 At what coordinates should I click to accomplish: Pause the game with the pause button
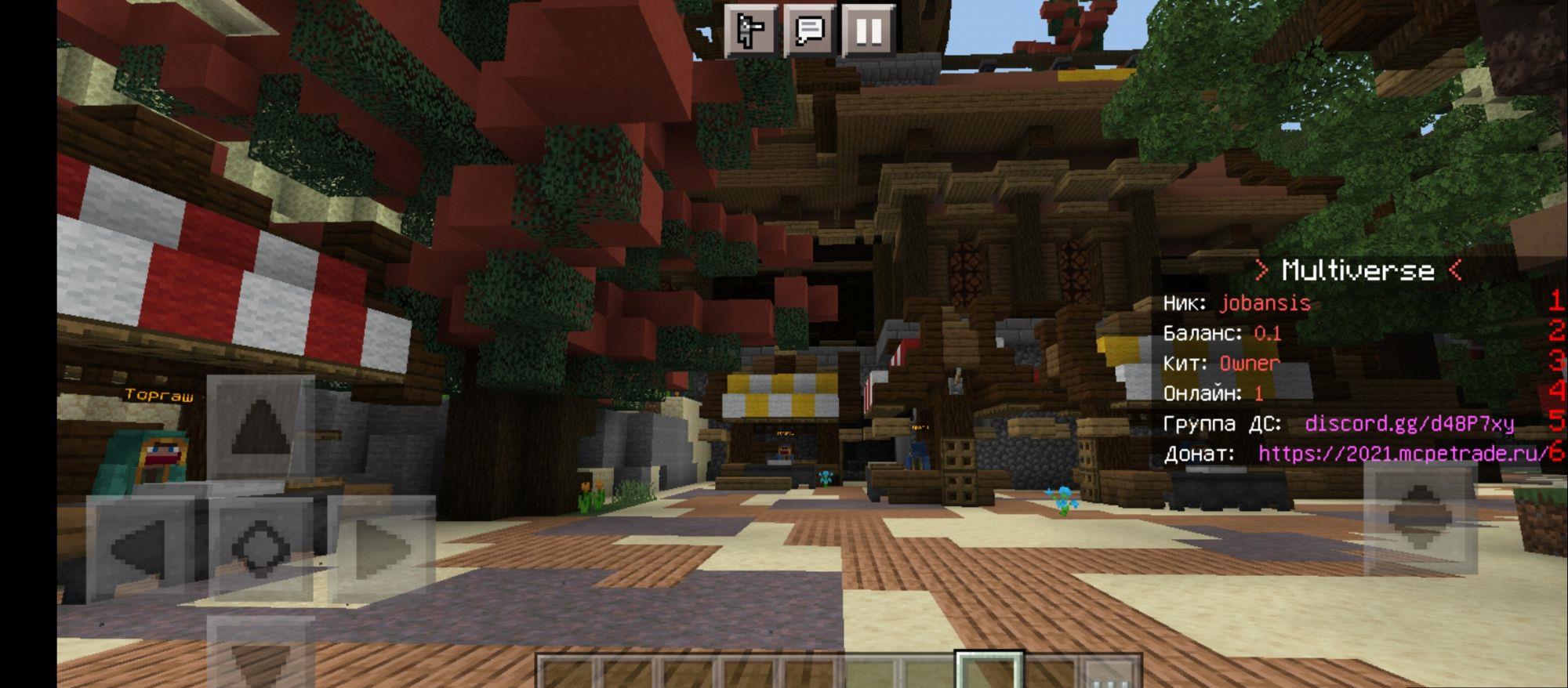tap(868, 31)
